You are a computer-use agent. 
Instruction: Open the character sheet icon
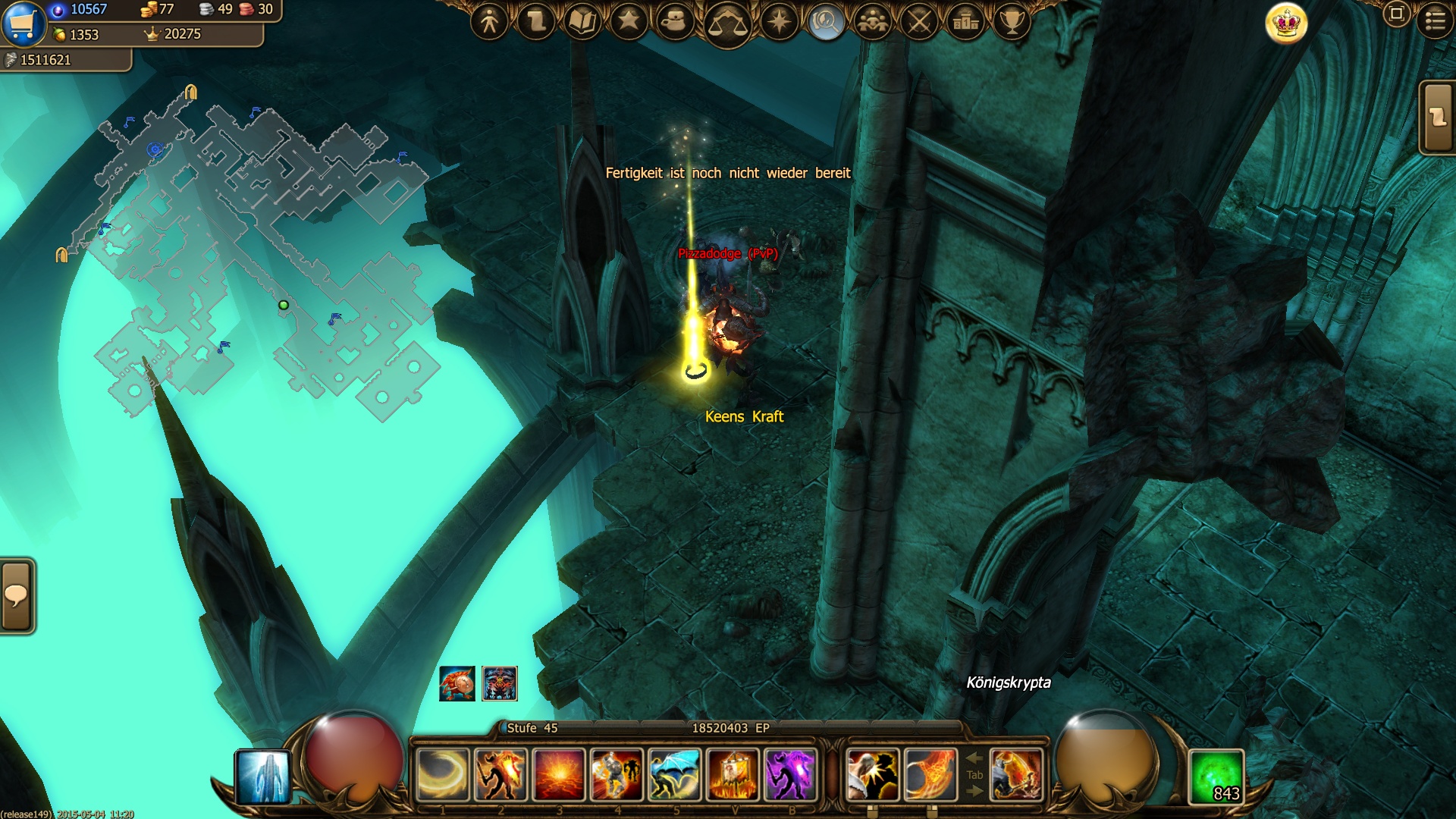[x=489, y=21]
